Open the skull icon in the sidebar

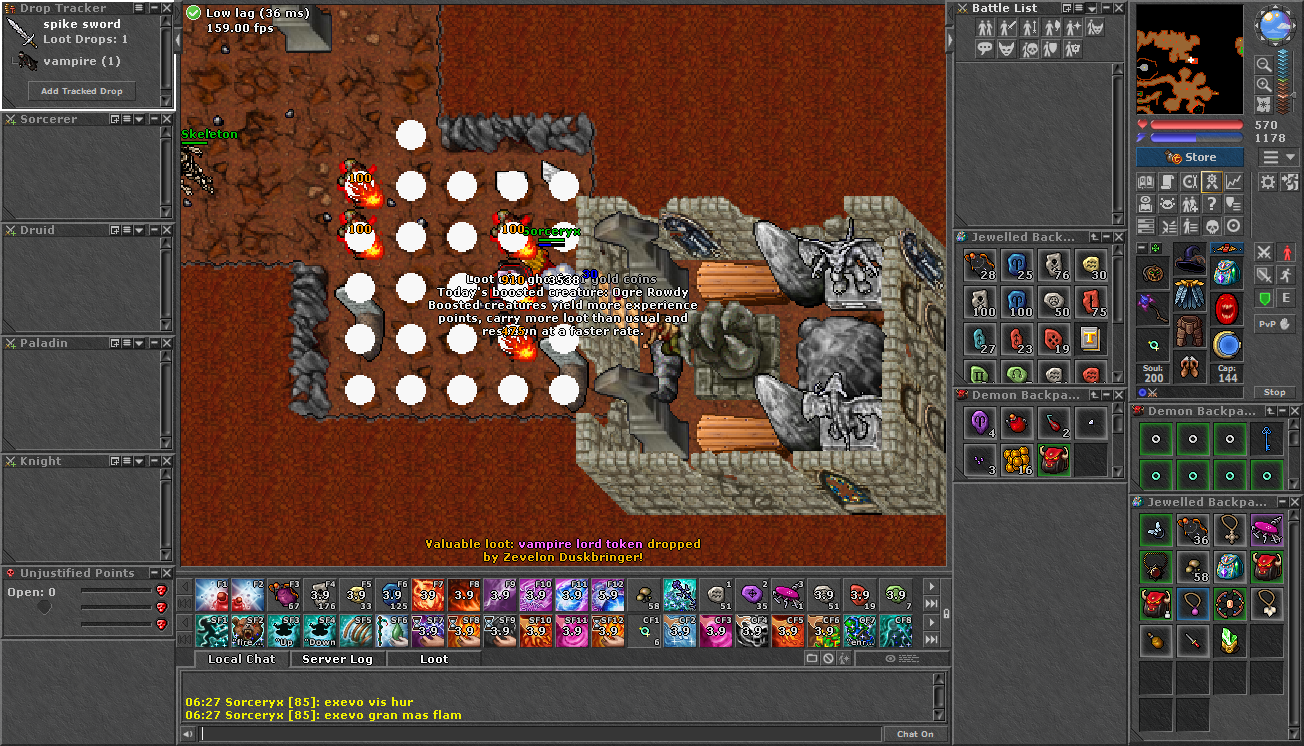[1211, 226]
